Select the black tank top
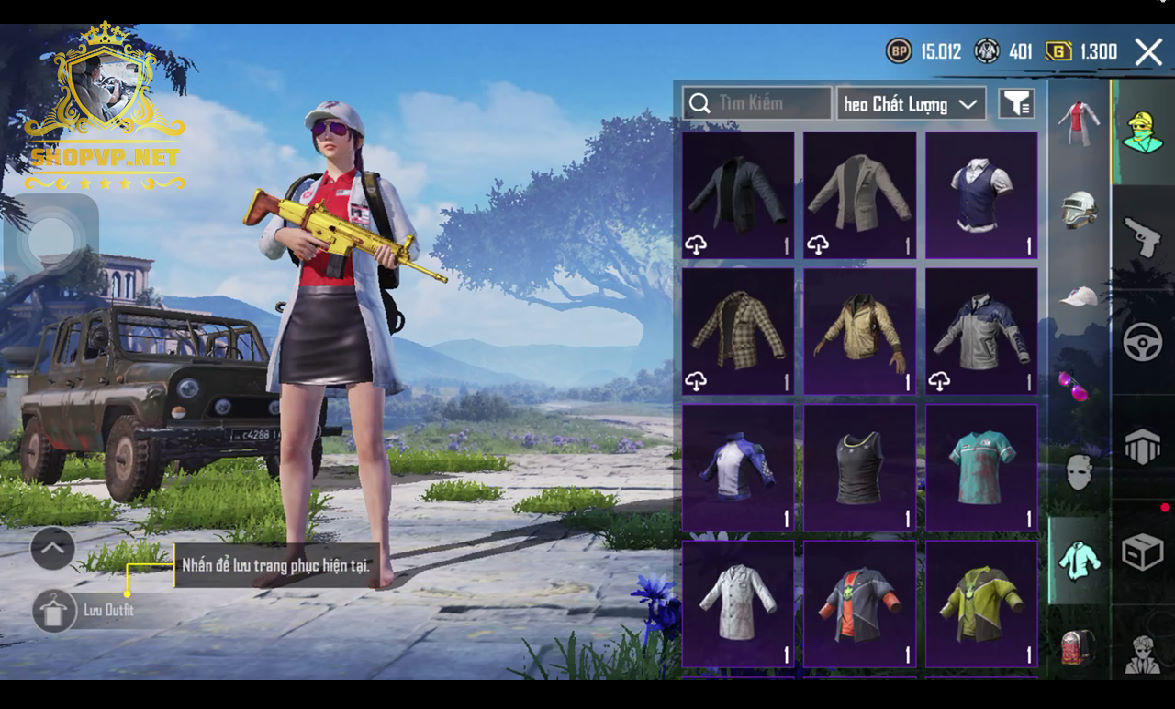Screen dimensions: 1175x709 click(859, 467)
